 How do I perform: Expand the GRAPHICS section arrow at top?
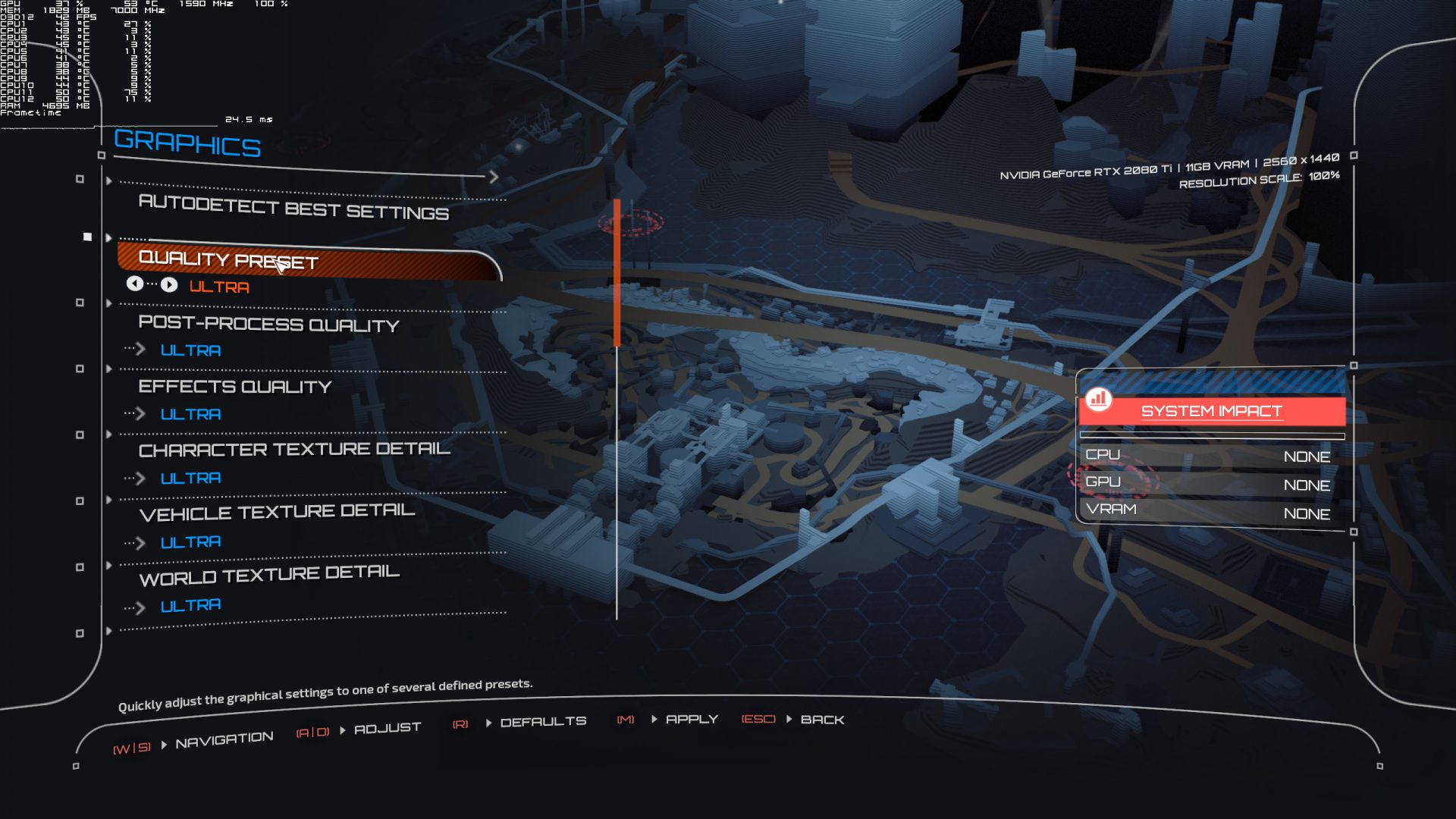(494, 177)
